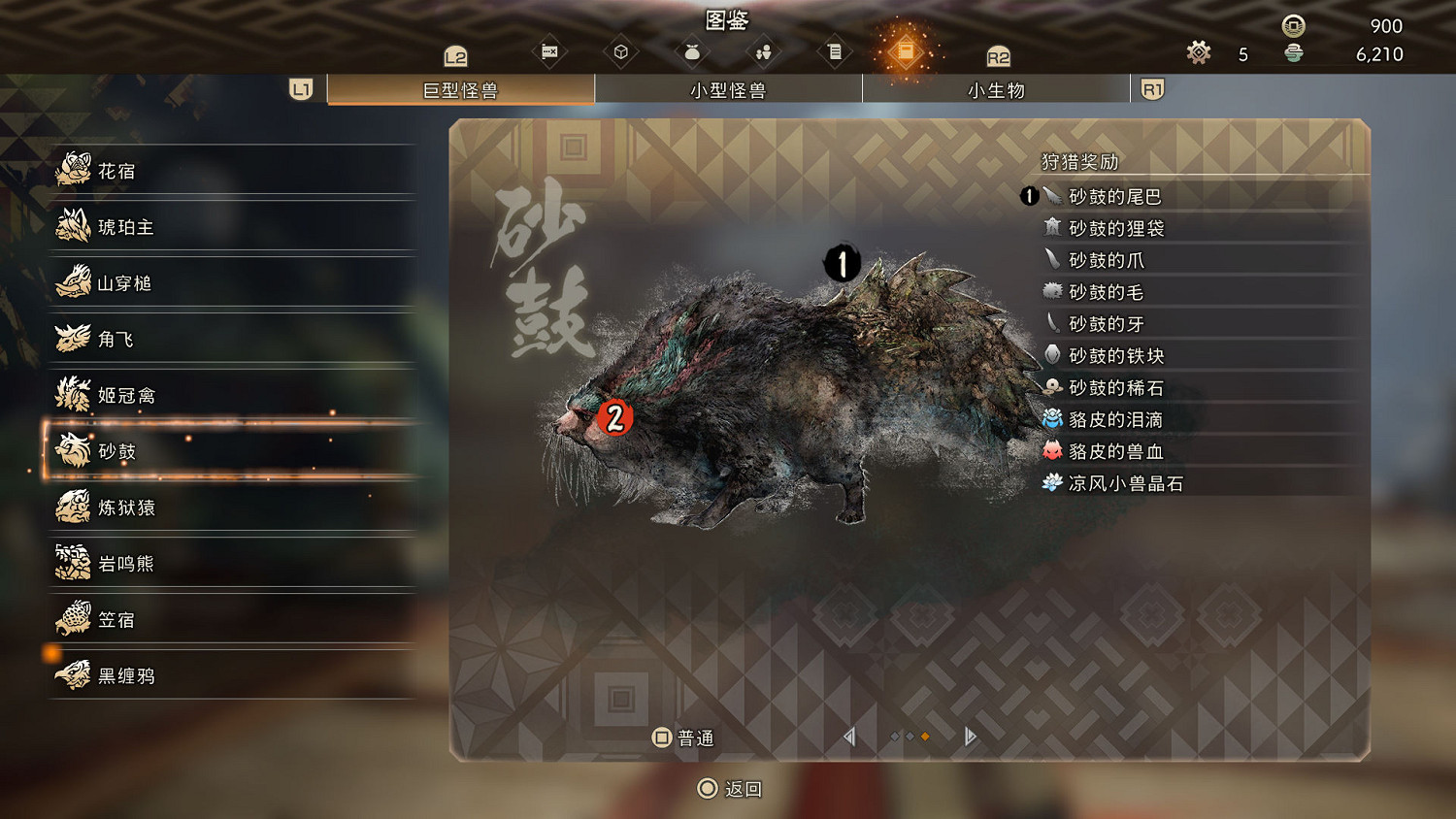Select the 山穿槌 entry
The image size is (1456, 819).
[x=233, y=283]
